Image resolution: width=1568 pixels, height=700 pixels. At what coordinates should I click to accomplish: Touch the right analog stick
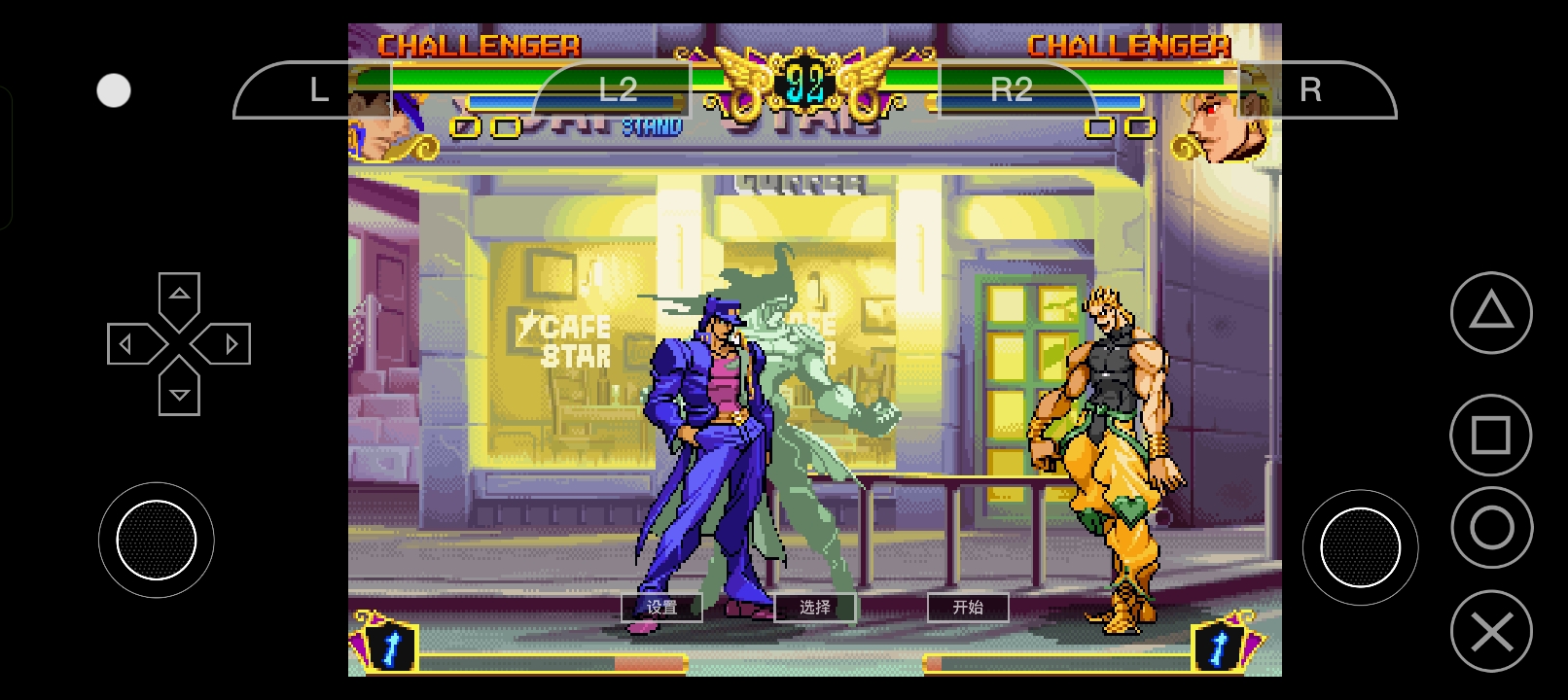1360,547
